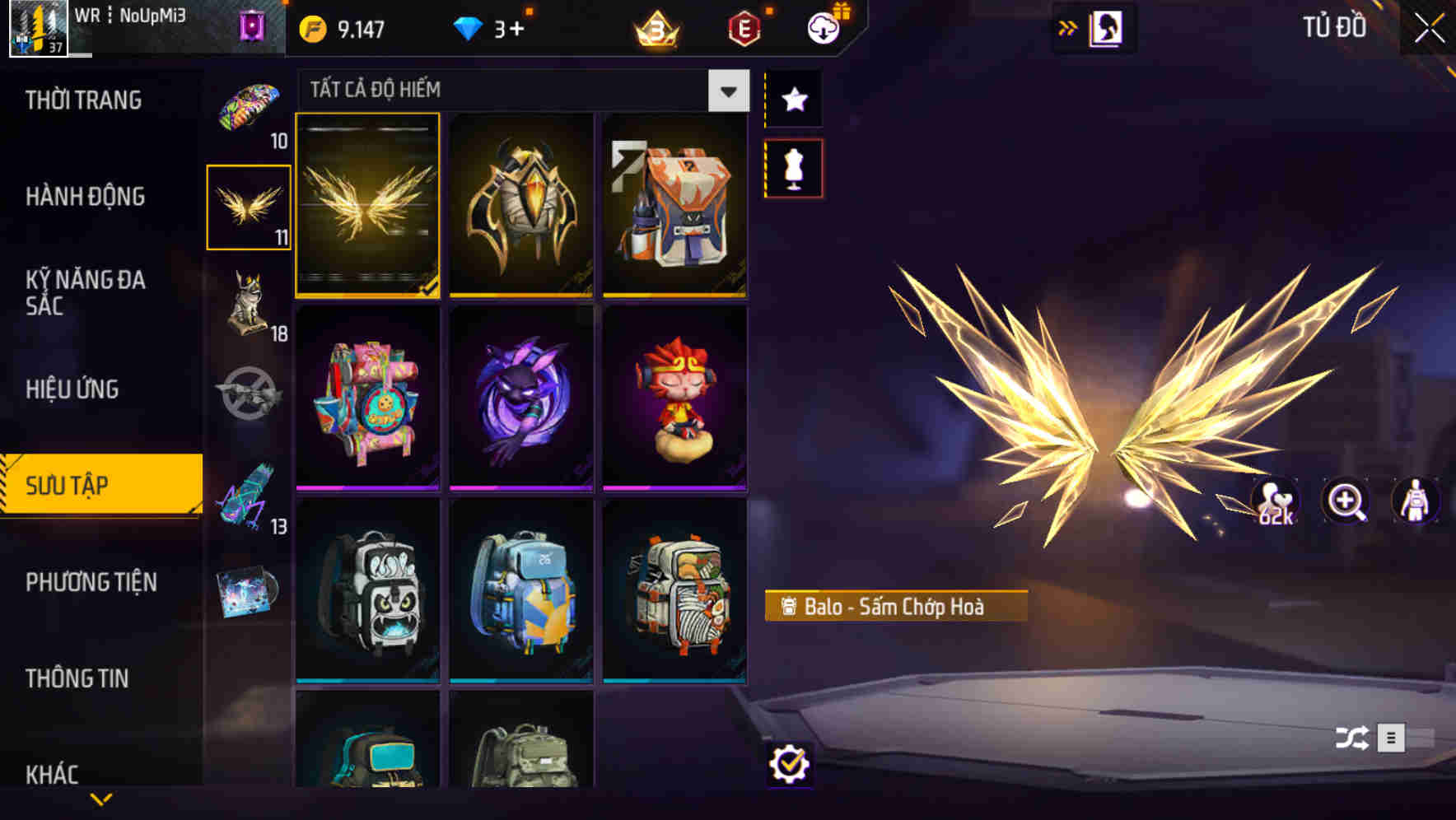Switch to list view next to shuffle
This screenshot has width=1456, height=820.
click(1393, 739)
